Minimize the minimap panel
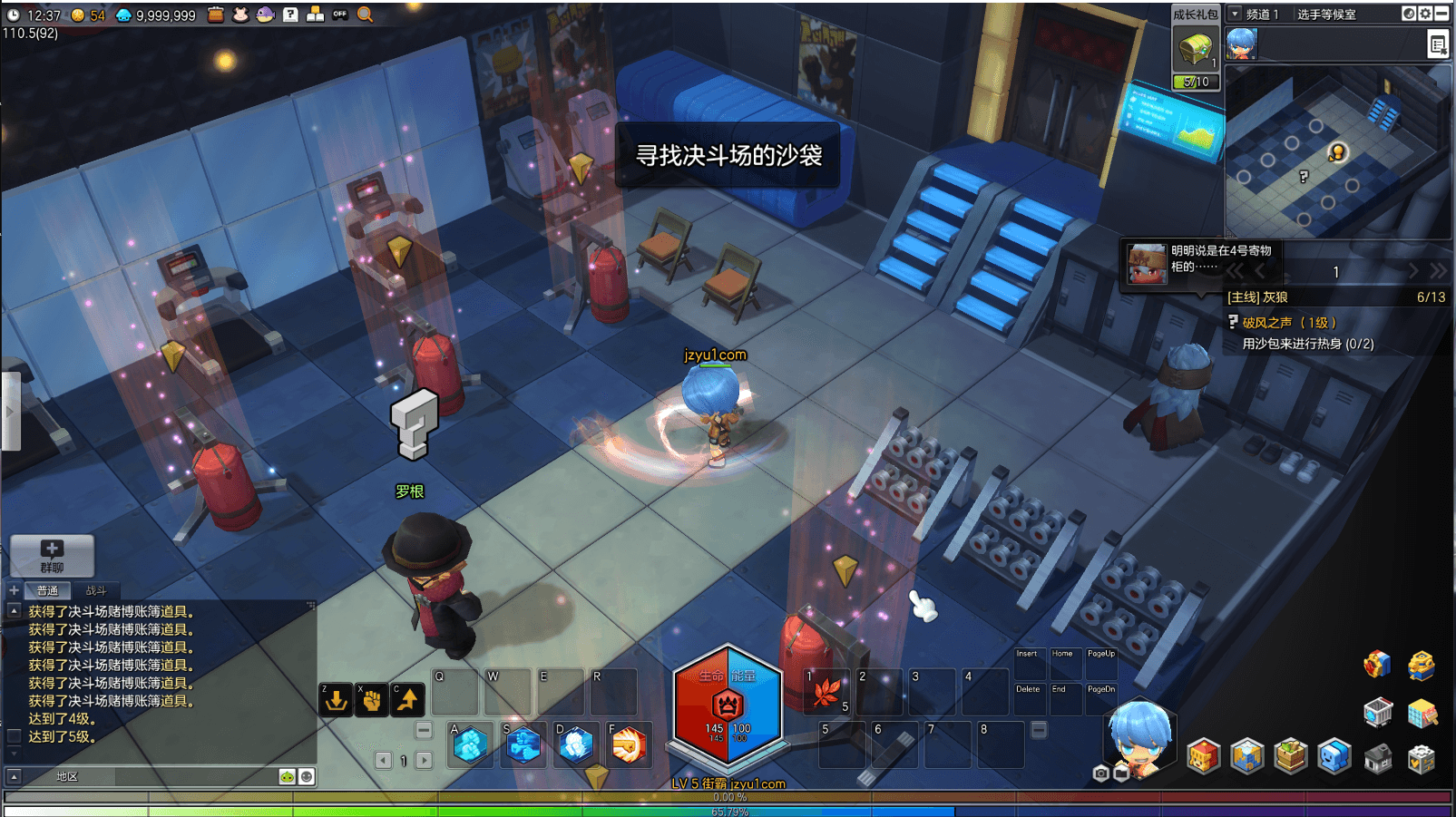The width and height of the screenshot is (1456, 817). point(1441,14)
